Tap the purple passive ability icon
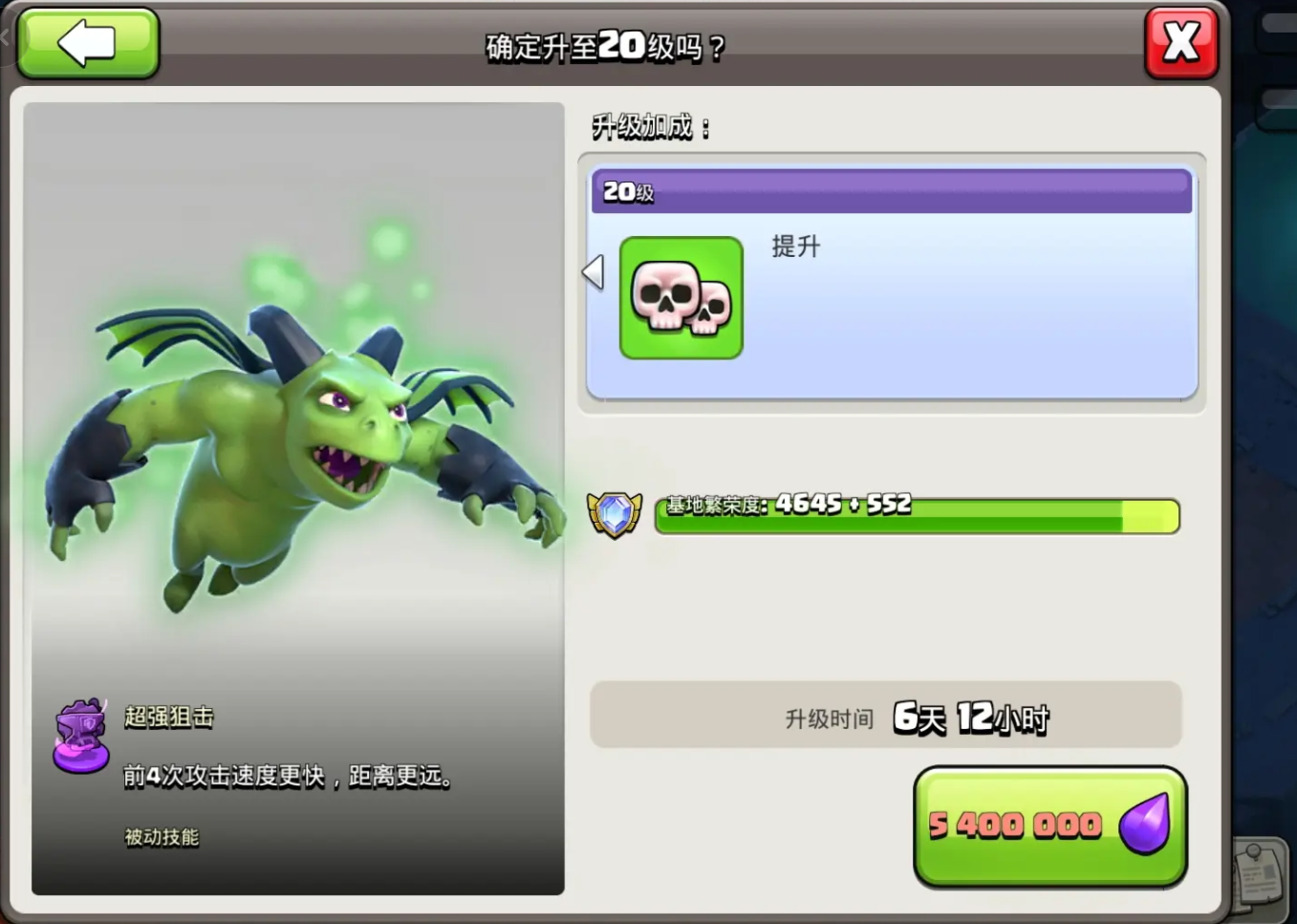This screenshot has width=1297, height=924. tap(81, 736)
